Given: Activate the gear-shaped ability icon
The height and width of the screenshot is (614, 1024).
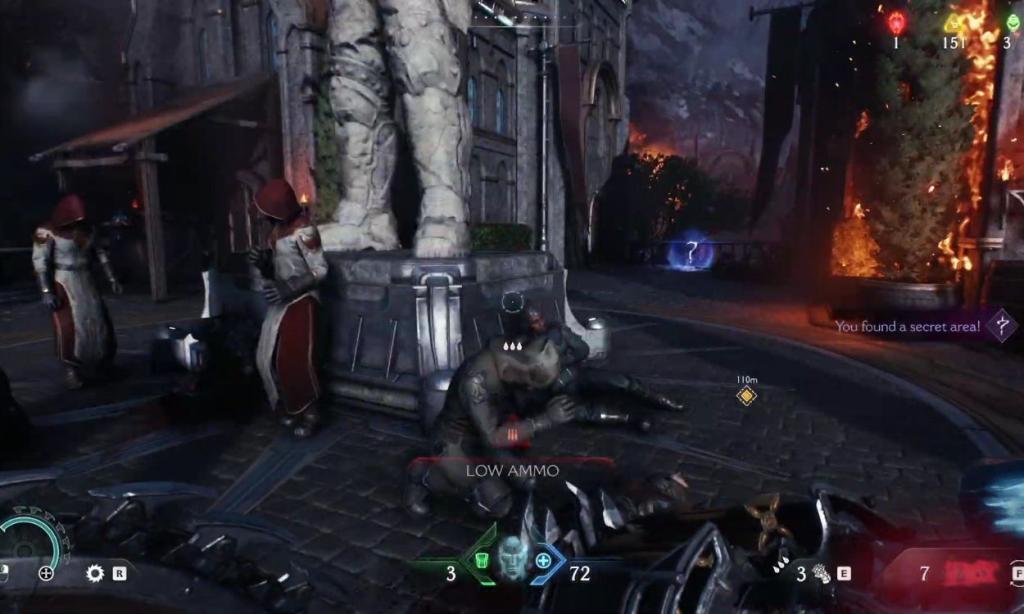Looking at the screenshot, I should coord(95,573).
